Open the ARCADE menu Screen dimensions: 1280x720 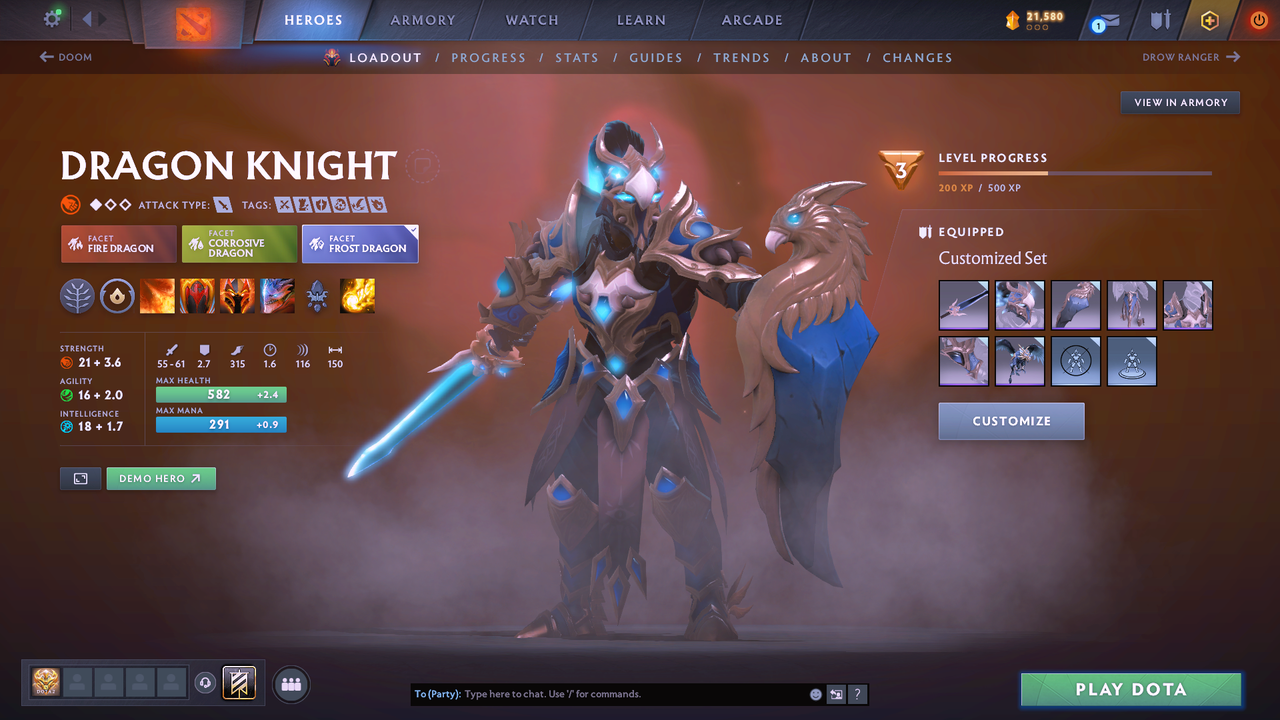point(751,19)
